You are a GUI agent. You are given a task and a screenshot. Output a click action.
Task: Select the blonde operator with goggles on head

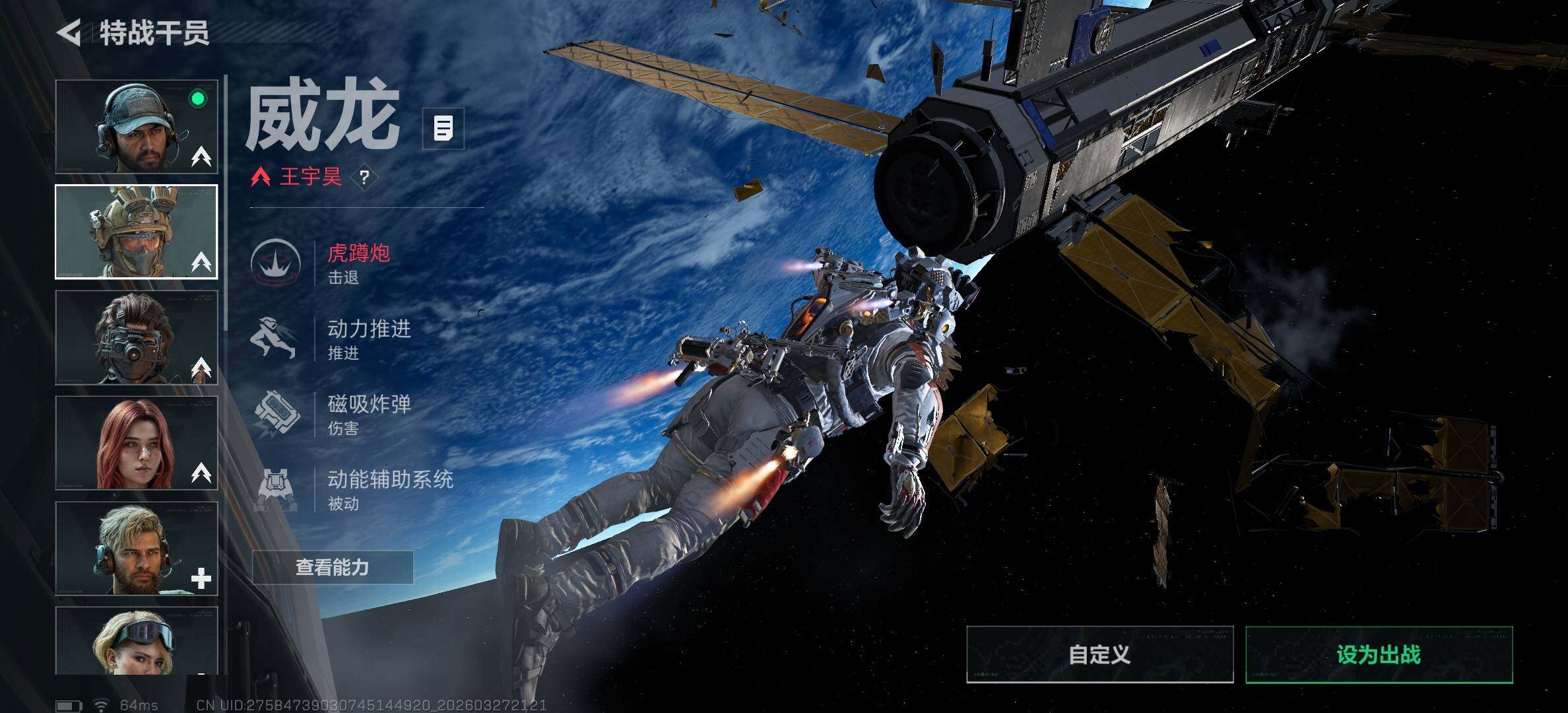click(x=137, y=641)
